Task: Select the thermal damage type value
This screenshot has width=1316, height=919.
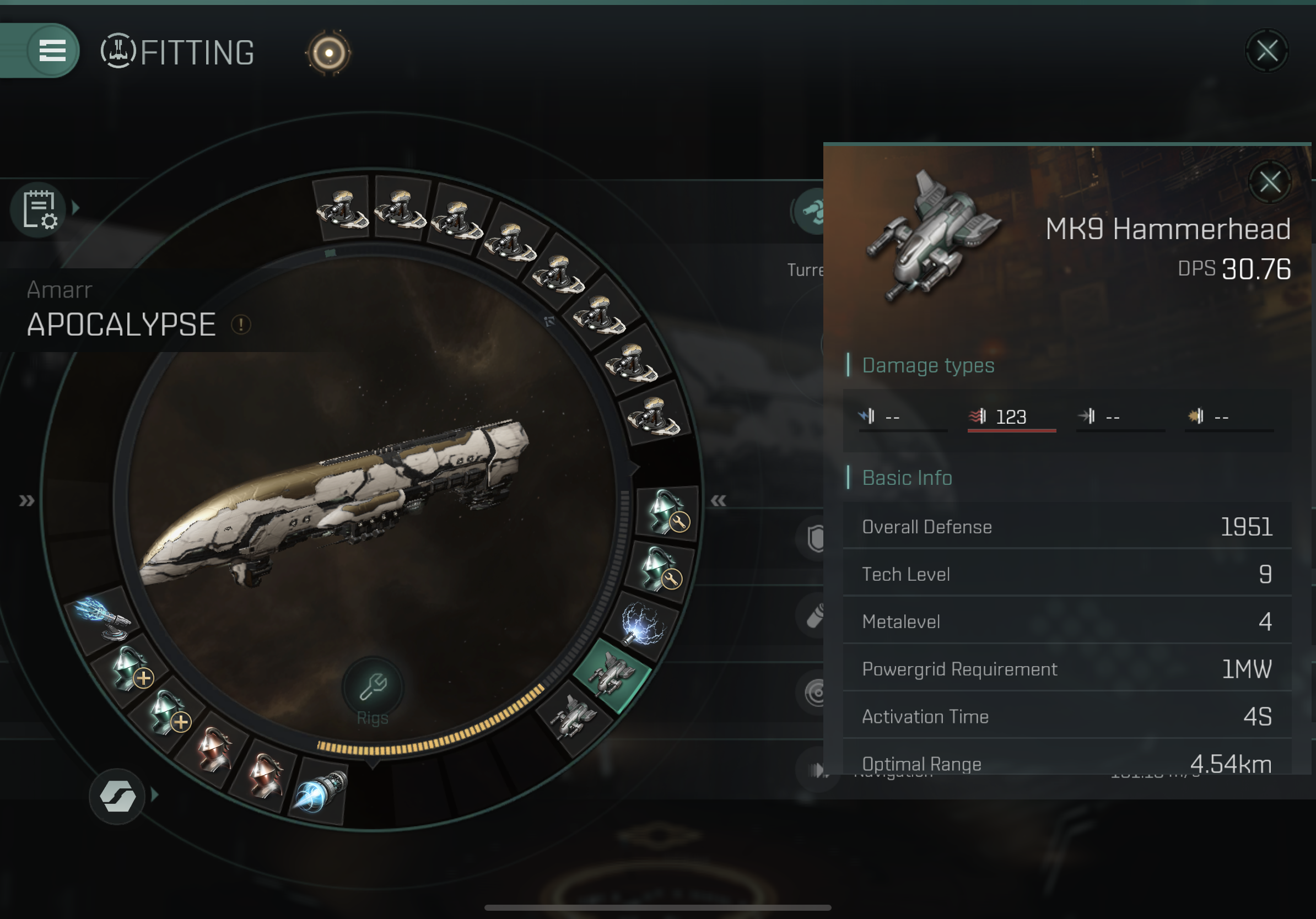Action: 1011,417
